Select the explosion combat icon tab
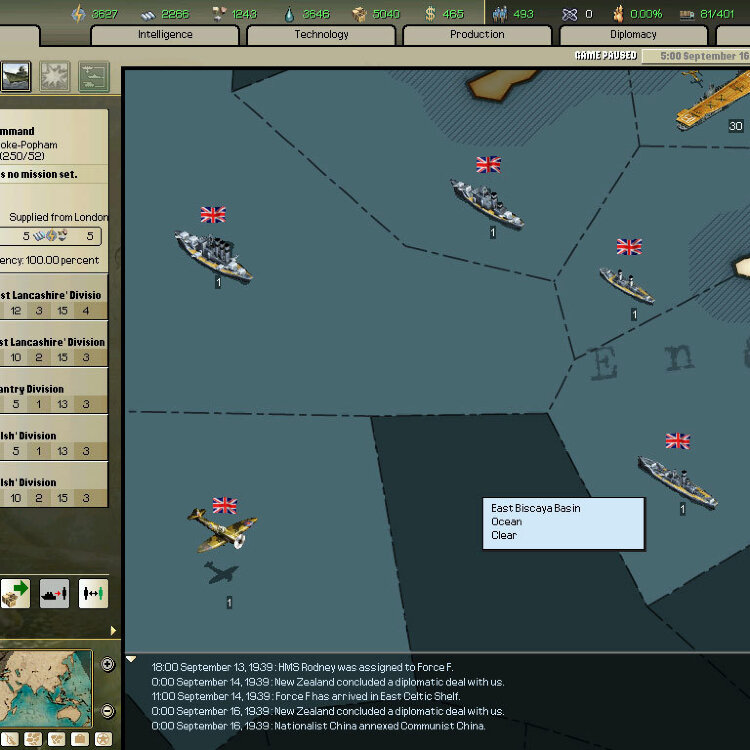Viewport: 750px width, 750px height. pos(54,76)
